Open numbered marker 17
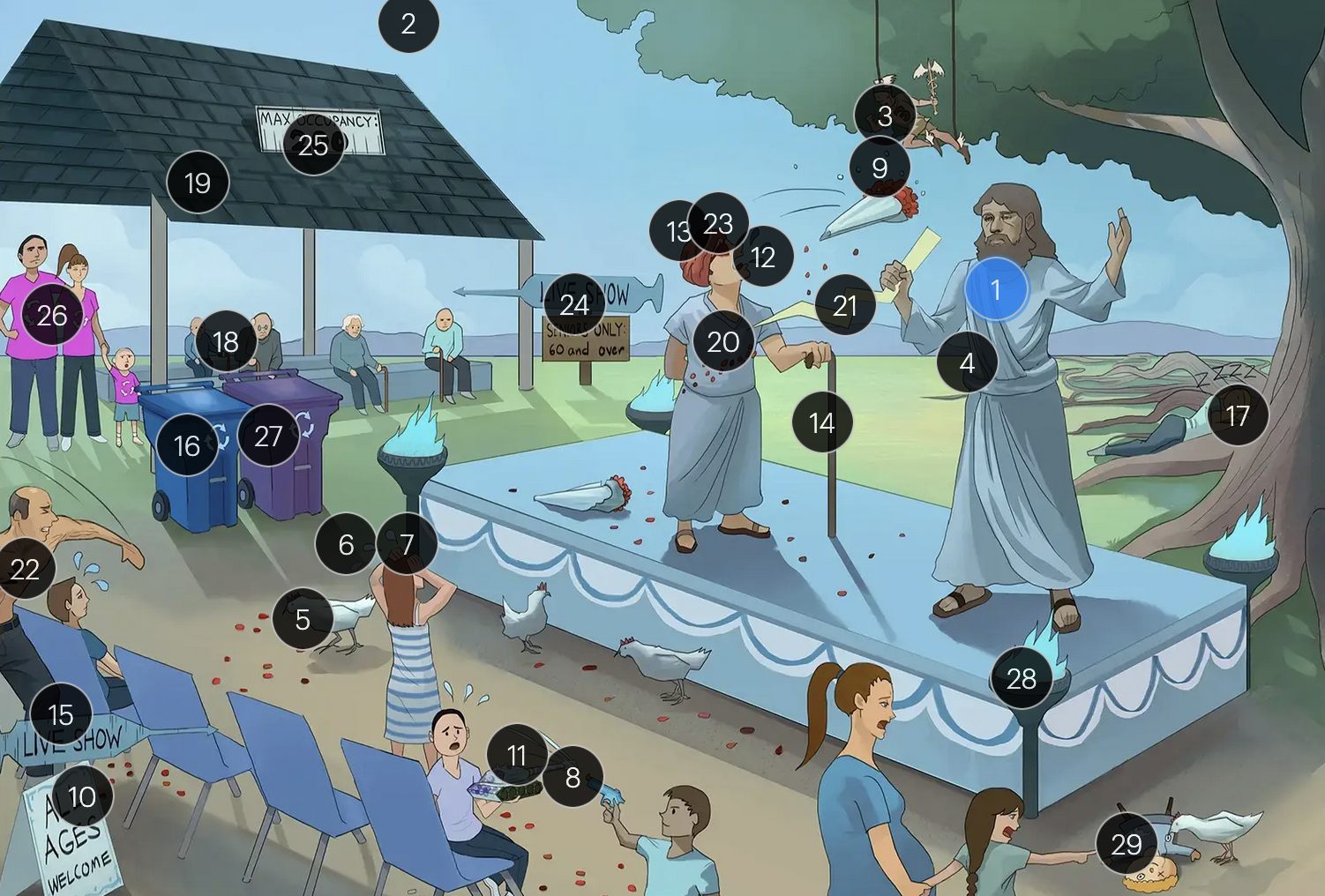This screenshot has width=1325, height=896. tap(1238, 415)
